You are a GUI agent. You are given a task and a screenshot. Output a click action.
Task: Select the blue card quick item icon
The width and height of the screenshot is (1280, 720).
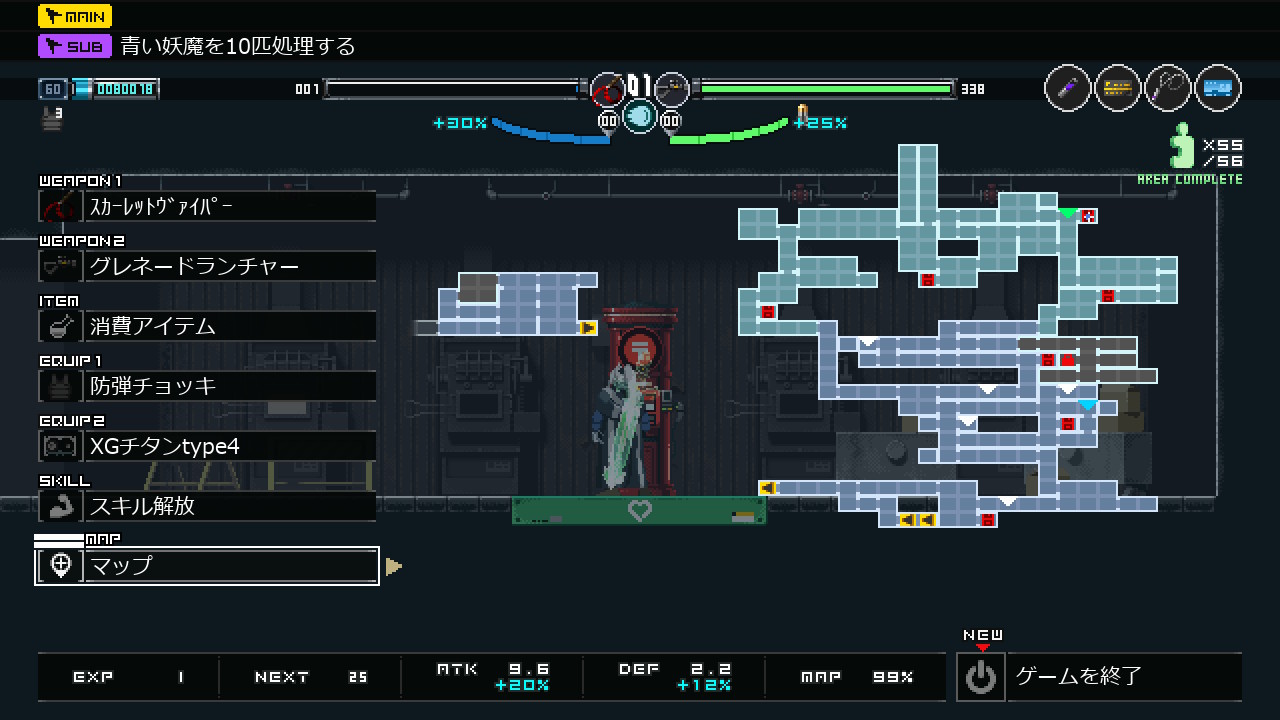pos(1217,88)
